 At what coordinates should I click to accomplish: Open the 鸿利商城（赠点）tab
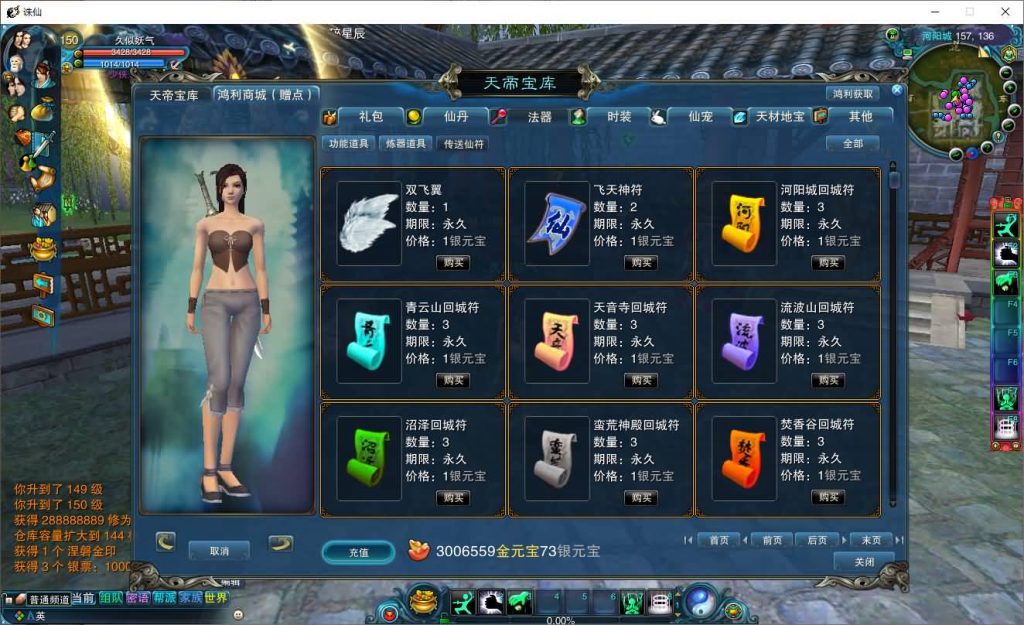(x=266, y=95)
